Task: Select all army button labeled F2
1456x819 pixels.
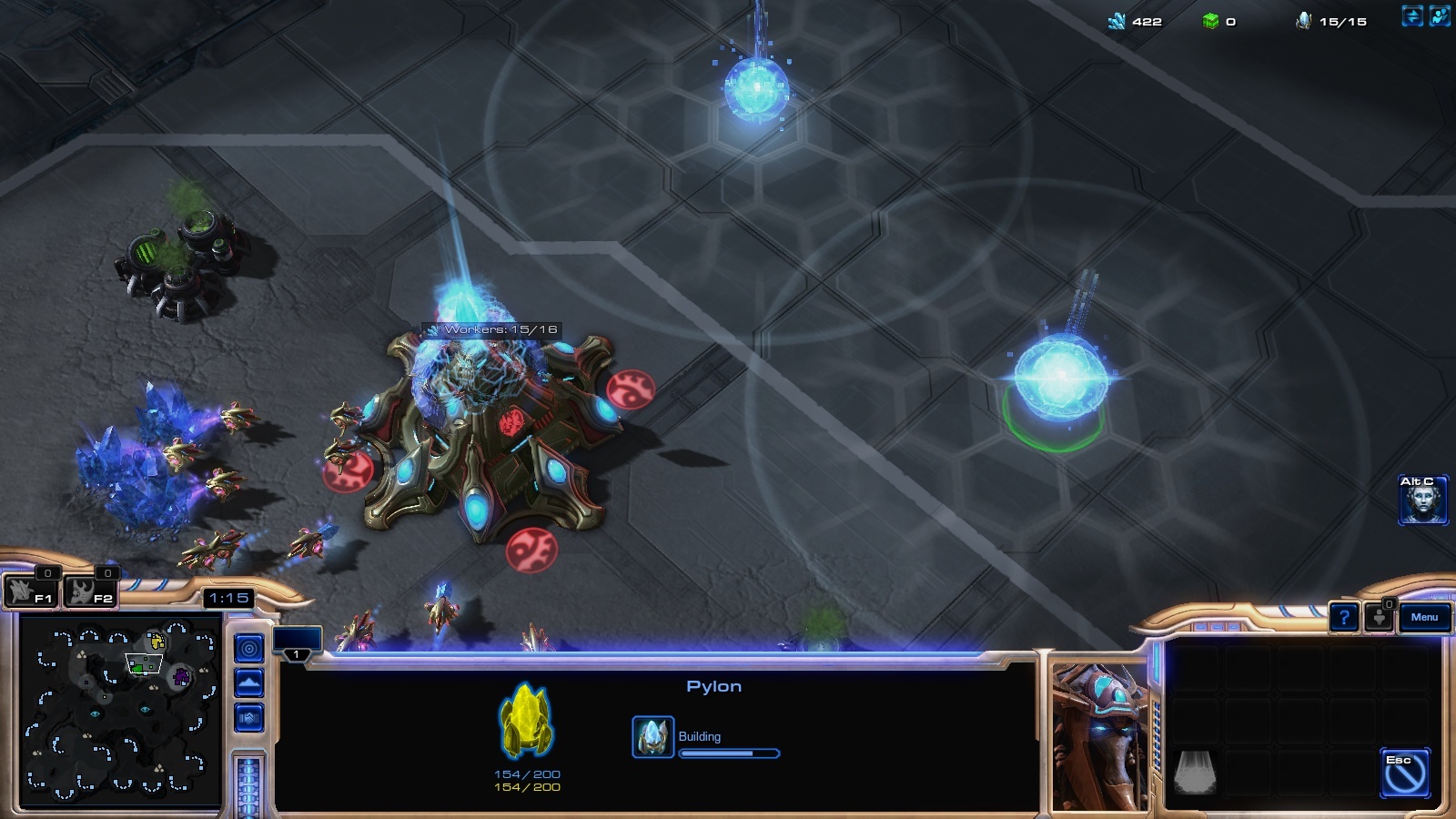Action: (x=91, y=592)
